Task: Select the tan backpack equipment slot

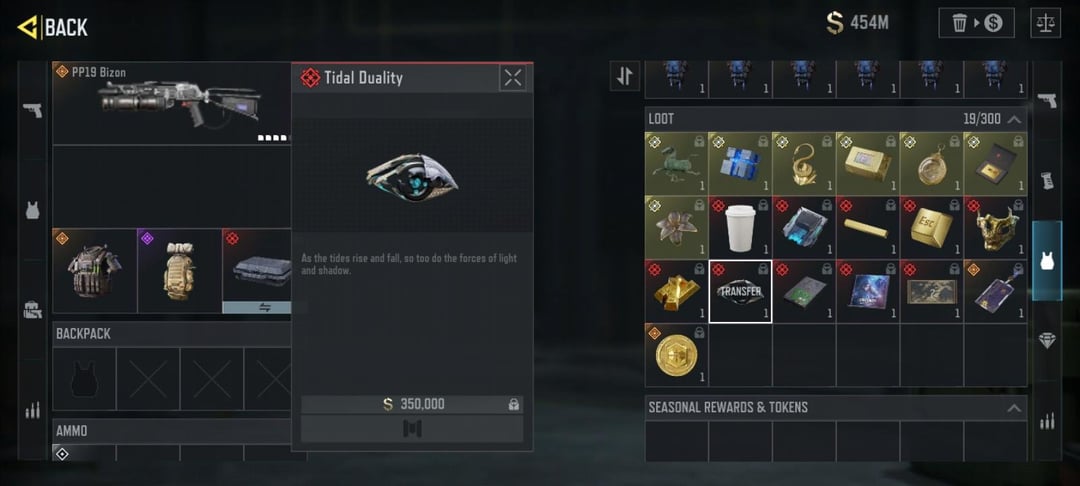Action: [179, 270]
